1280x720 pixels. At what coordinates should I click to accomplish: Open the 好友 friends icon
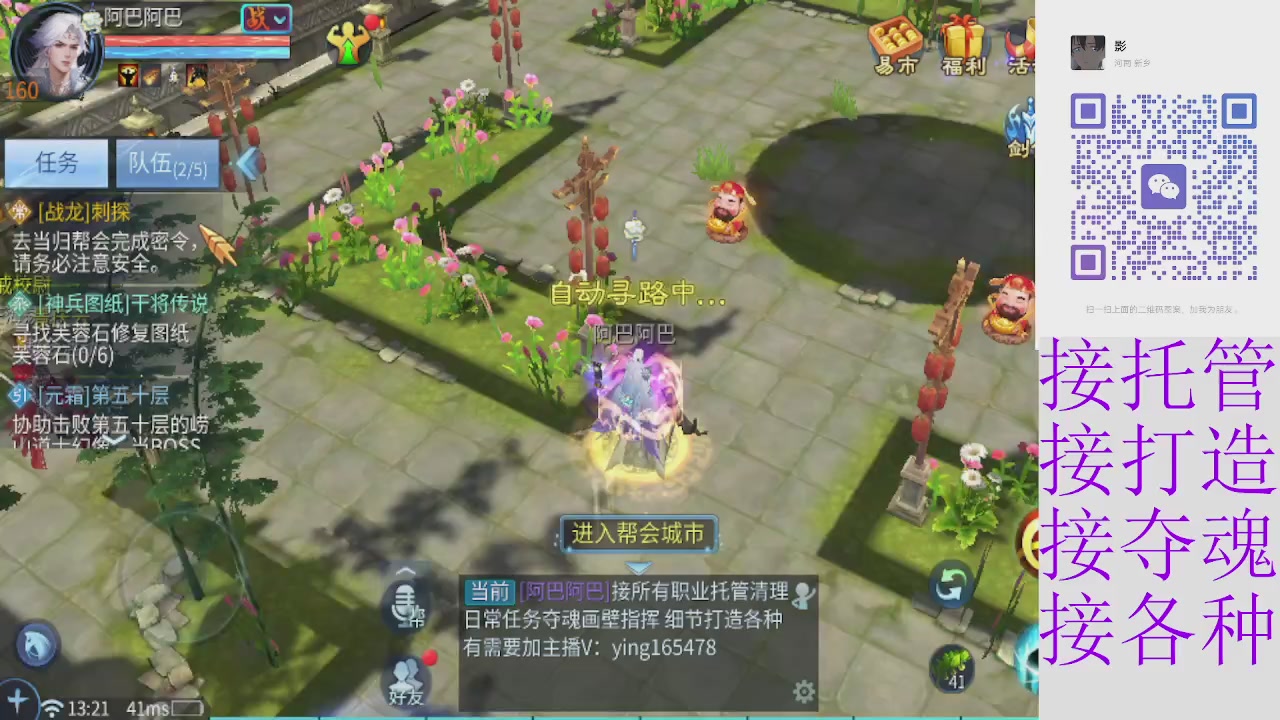click(405, 675)
